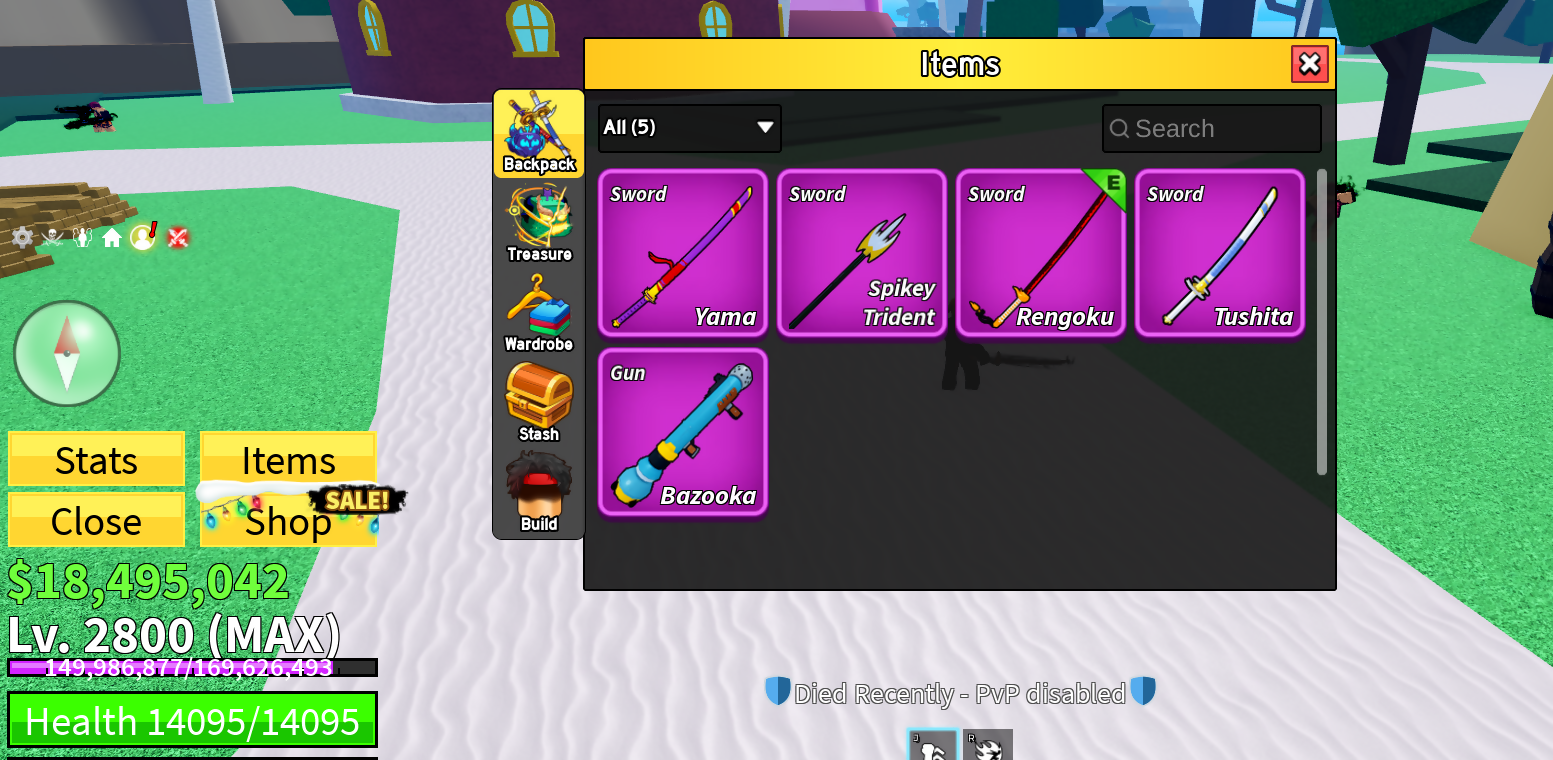Select the equipped Rengoku sword
Screen dimensions: 1553x760
1040,253
